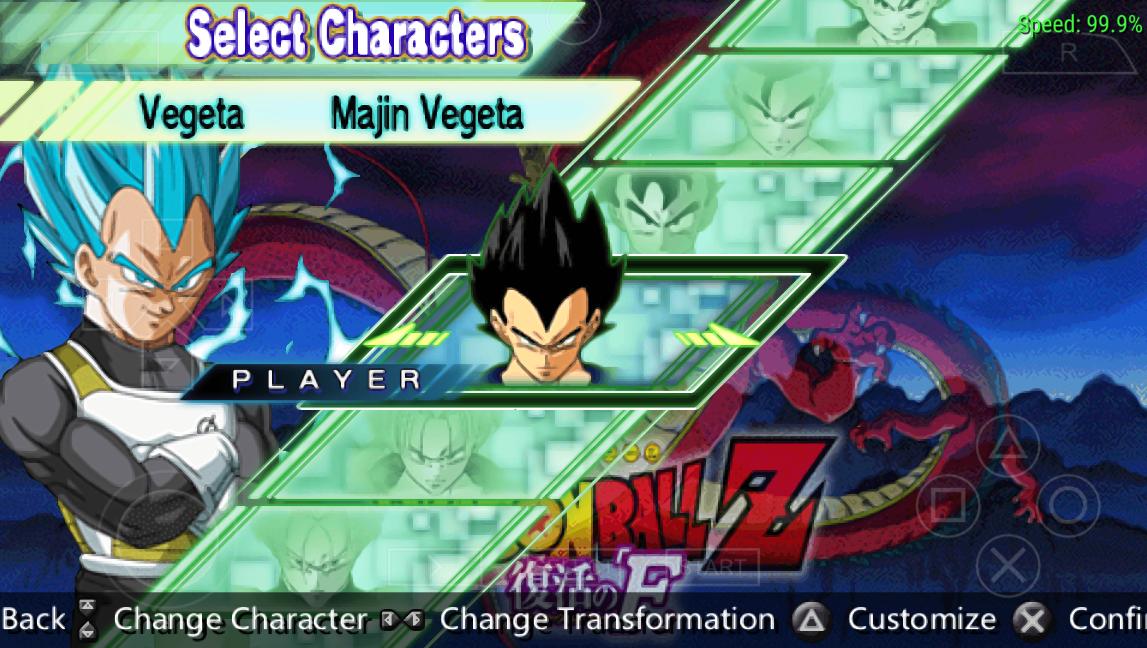Choose the Majin Vegeta transformation label
1147x648 pixels.
(x=427, y=115)
